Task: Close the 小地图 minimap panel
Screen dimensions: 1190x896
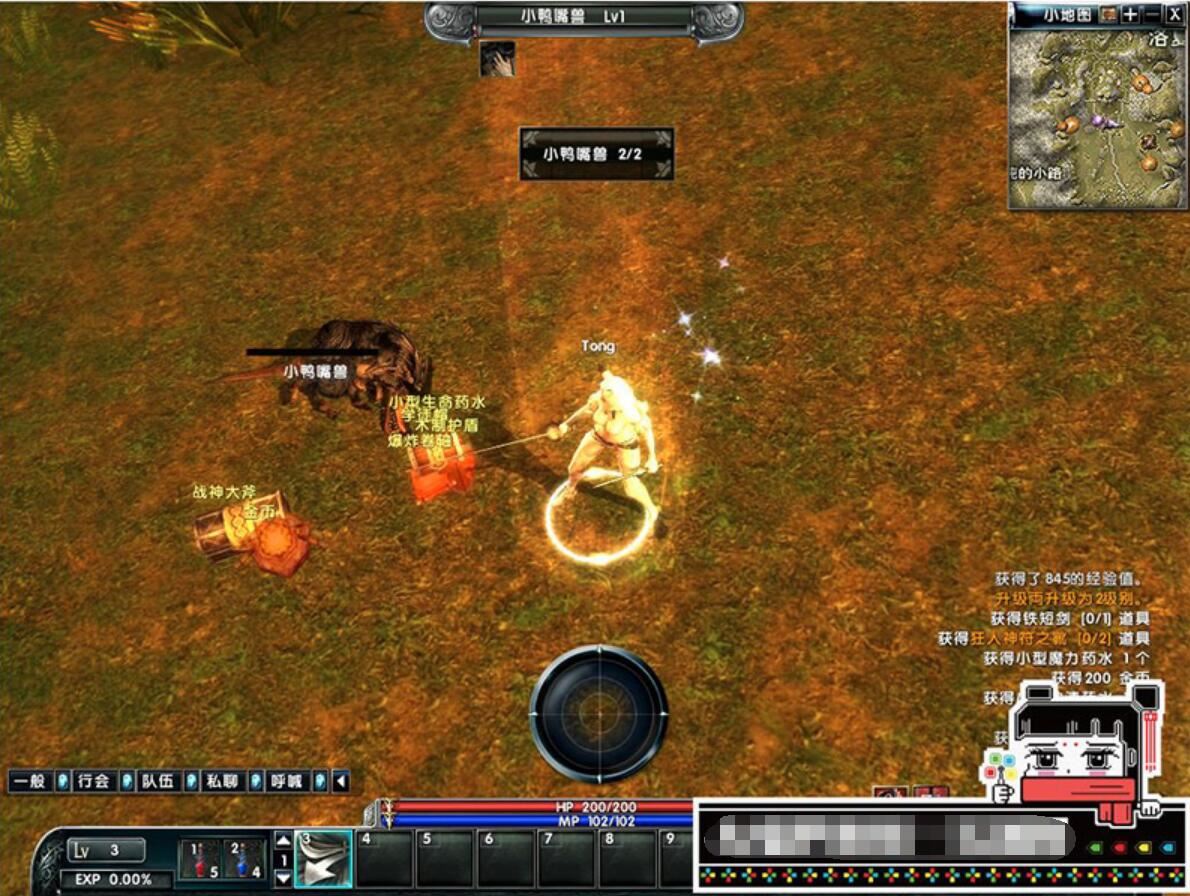Action: coord(1174,14)
